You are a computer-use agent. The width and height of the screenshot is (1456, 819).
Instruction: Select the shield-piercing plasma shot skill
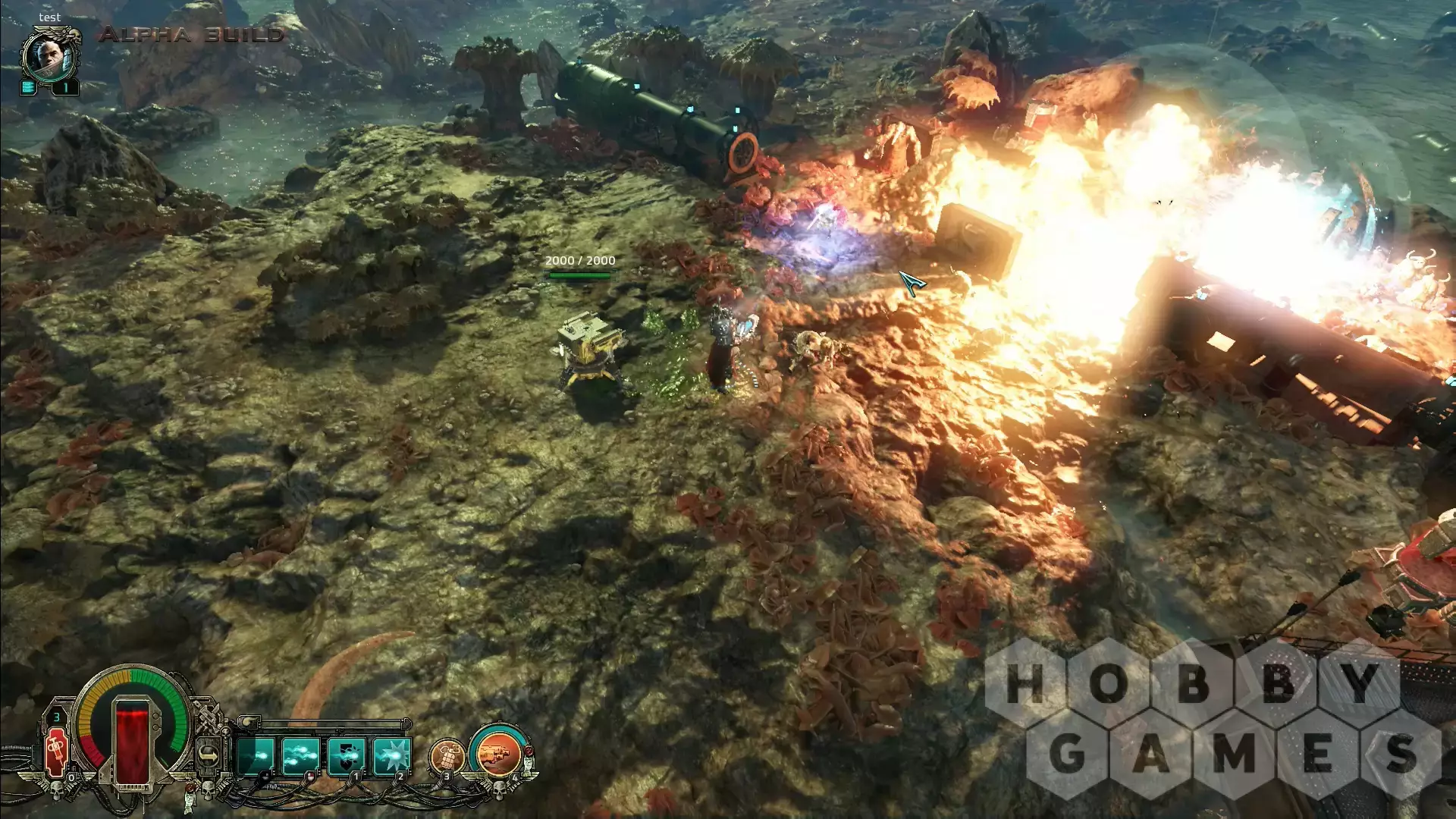tap(347, 756)
